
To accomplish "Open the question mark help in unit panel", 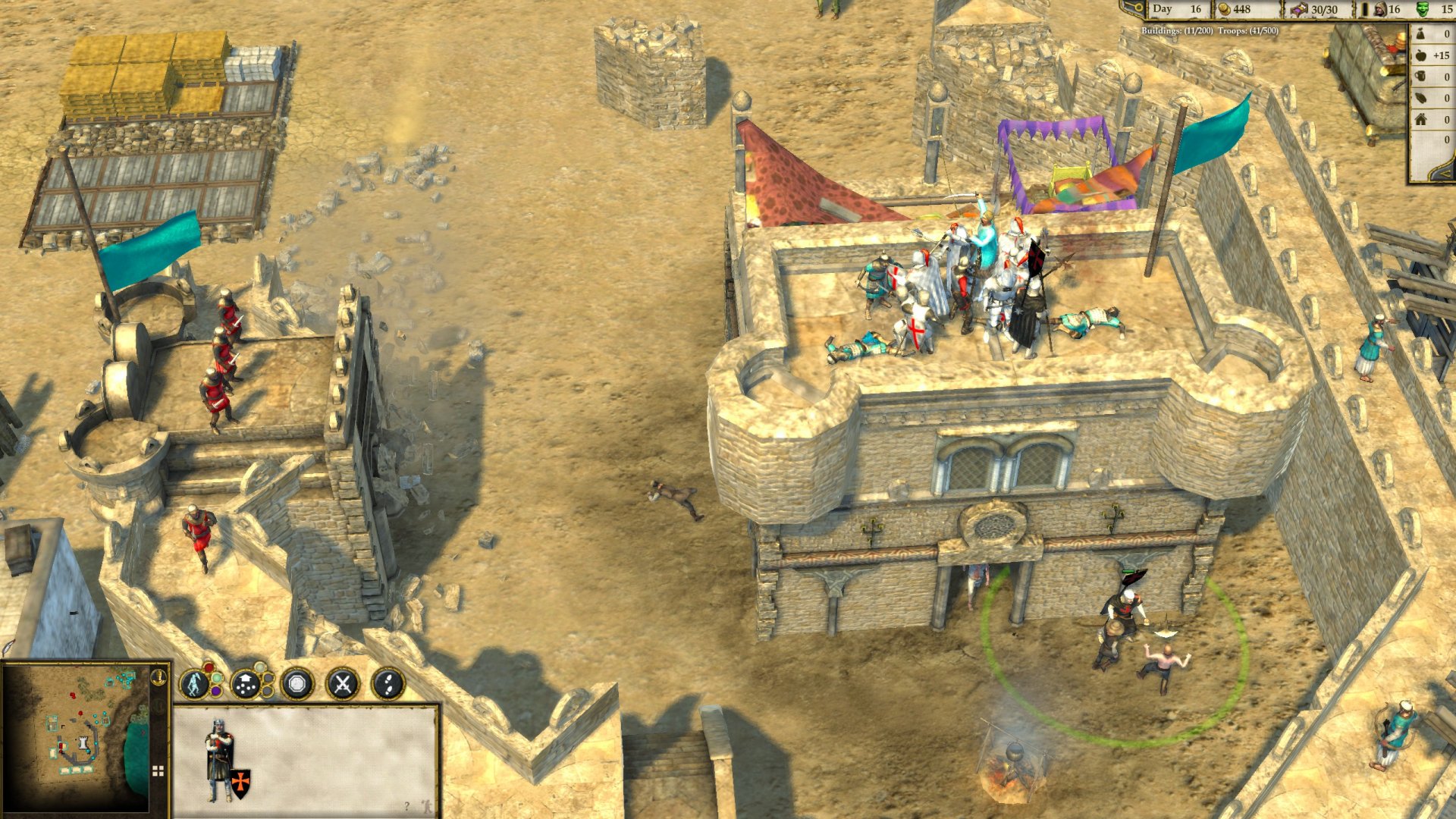I will pos(407,805).
